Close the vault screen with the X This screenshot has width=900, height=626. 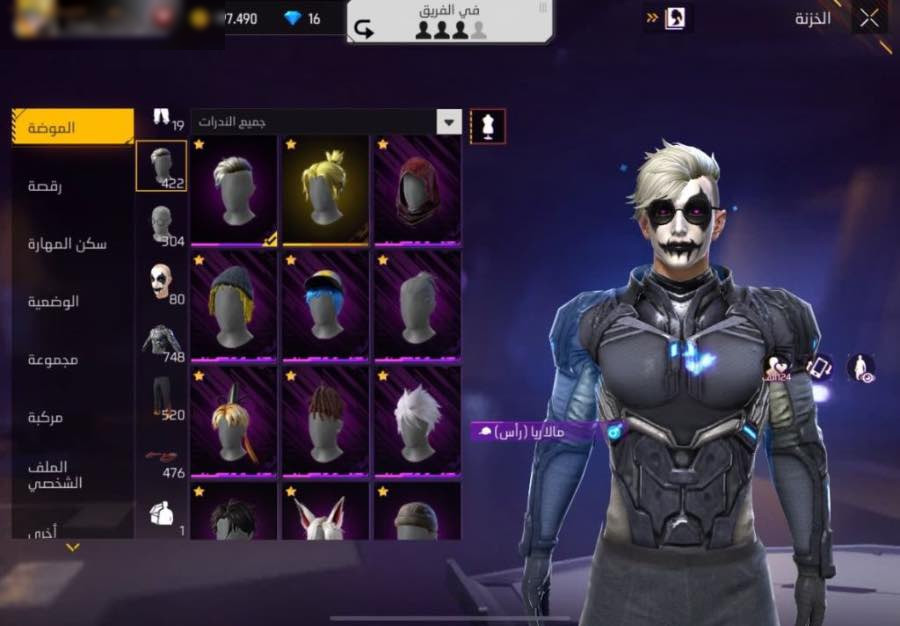[869, 18]
